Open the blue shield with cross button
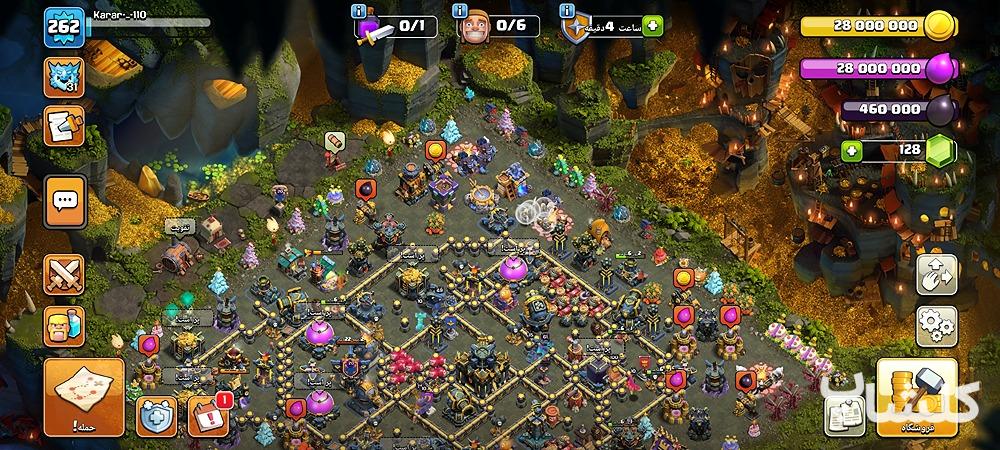The width and height of the screenshot is (1000, 450). pos(157,415)
